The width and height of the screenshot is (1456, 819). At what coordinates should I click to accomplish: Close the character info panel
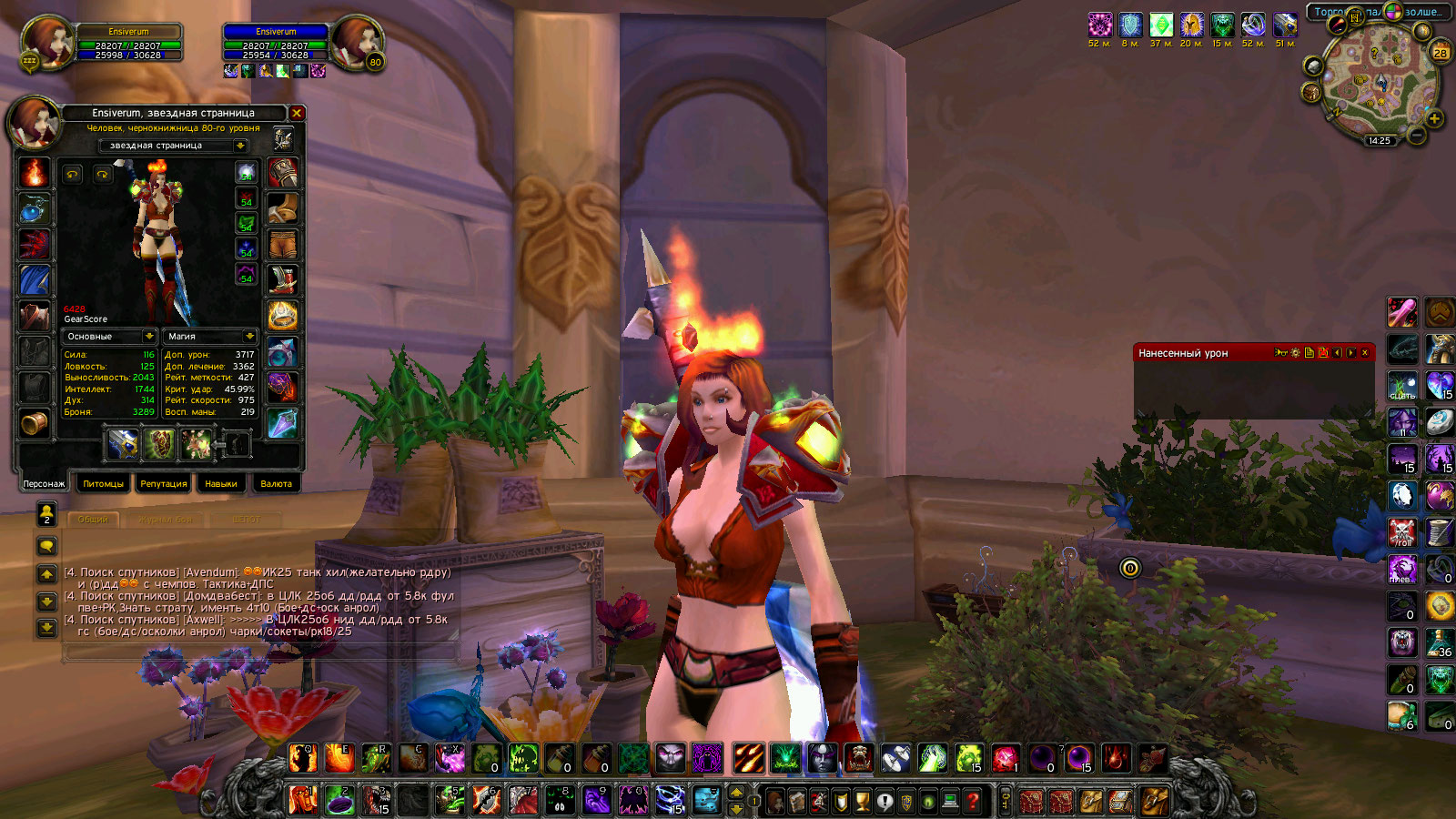tap(297, 113)
